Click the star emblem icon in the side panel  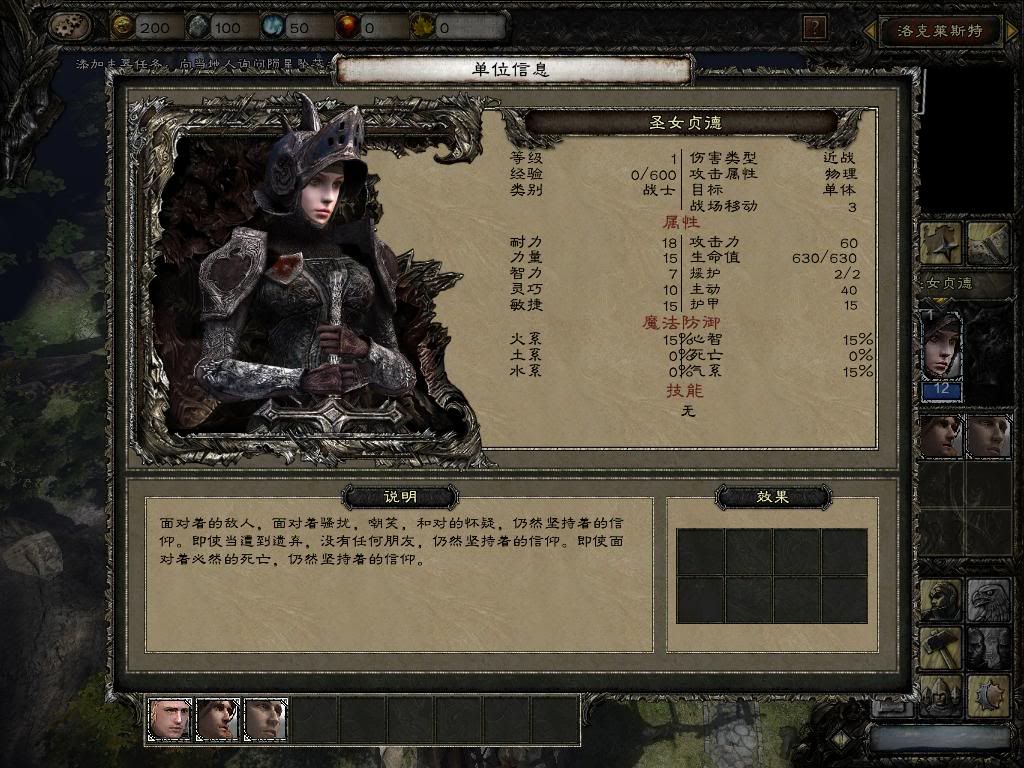tap(941, 243)
